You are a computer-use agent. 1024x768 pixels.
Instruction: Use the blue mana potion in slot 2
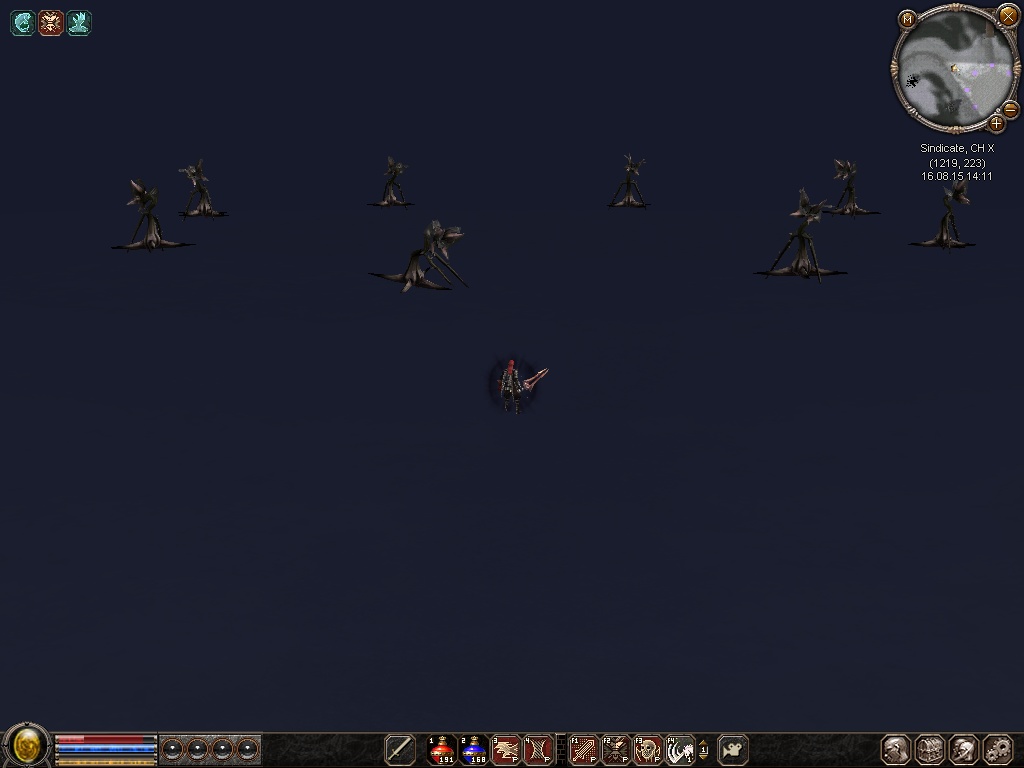pyautogui.click(x=474, y=749)
